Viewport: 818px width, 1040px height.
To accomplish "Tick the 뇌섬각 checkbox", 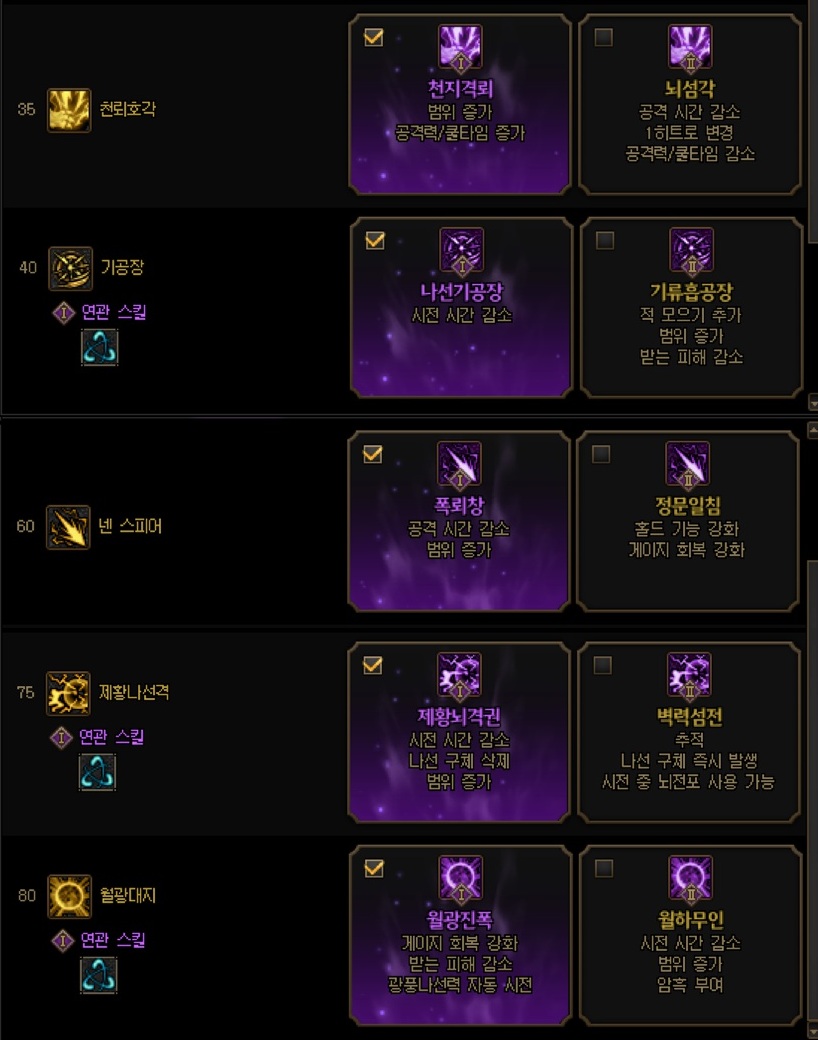I will click(603, 38).
